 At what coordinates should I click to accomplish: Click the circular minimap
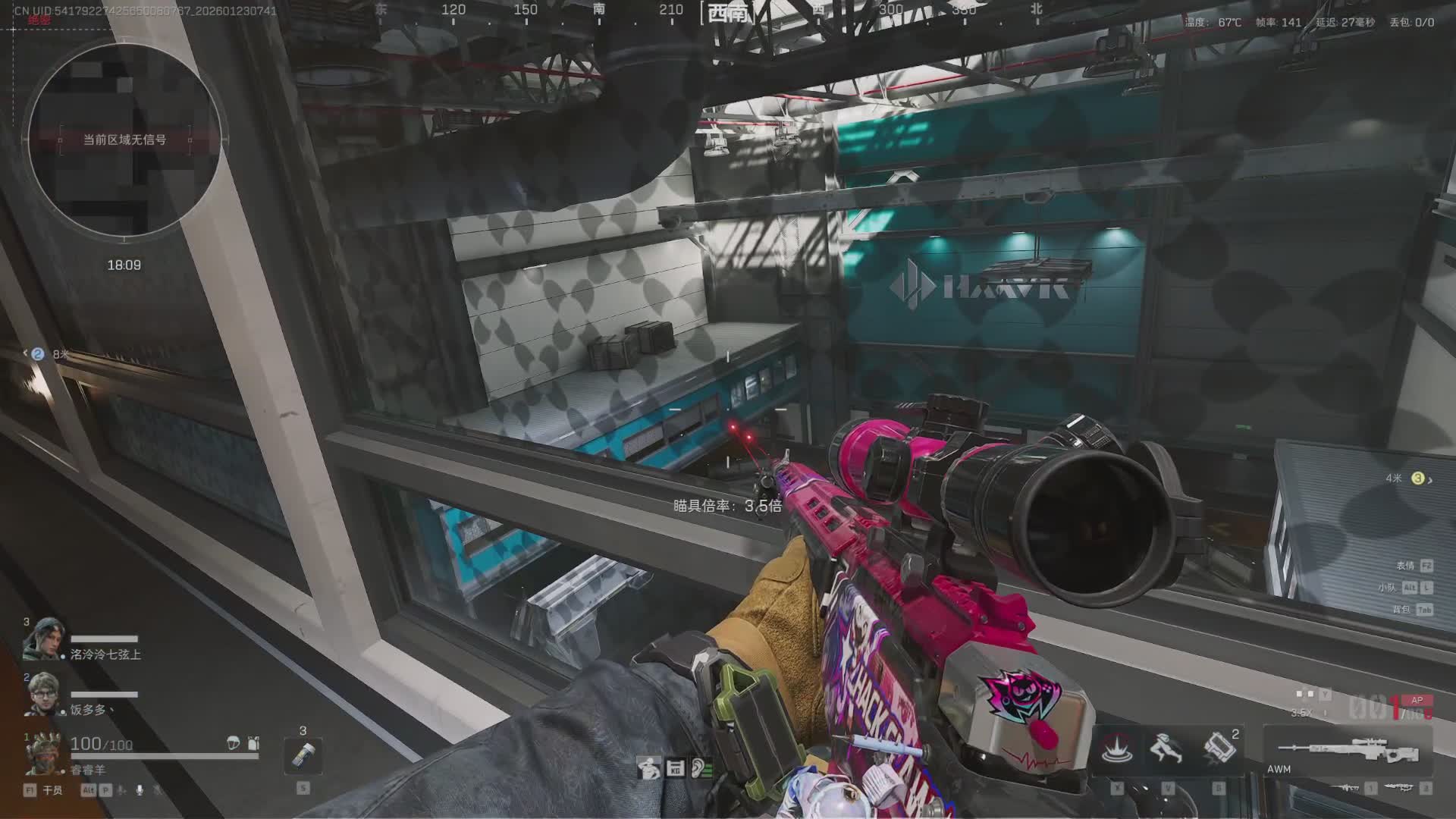click(124, 139)
